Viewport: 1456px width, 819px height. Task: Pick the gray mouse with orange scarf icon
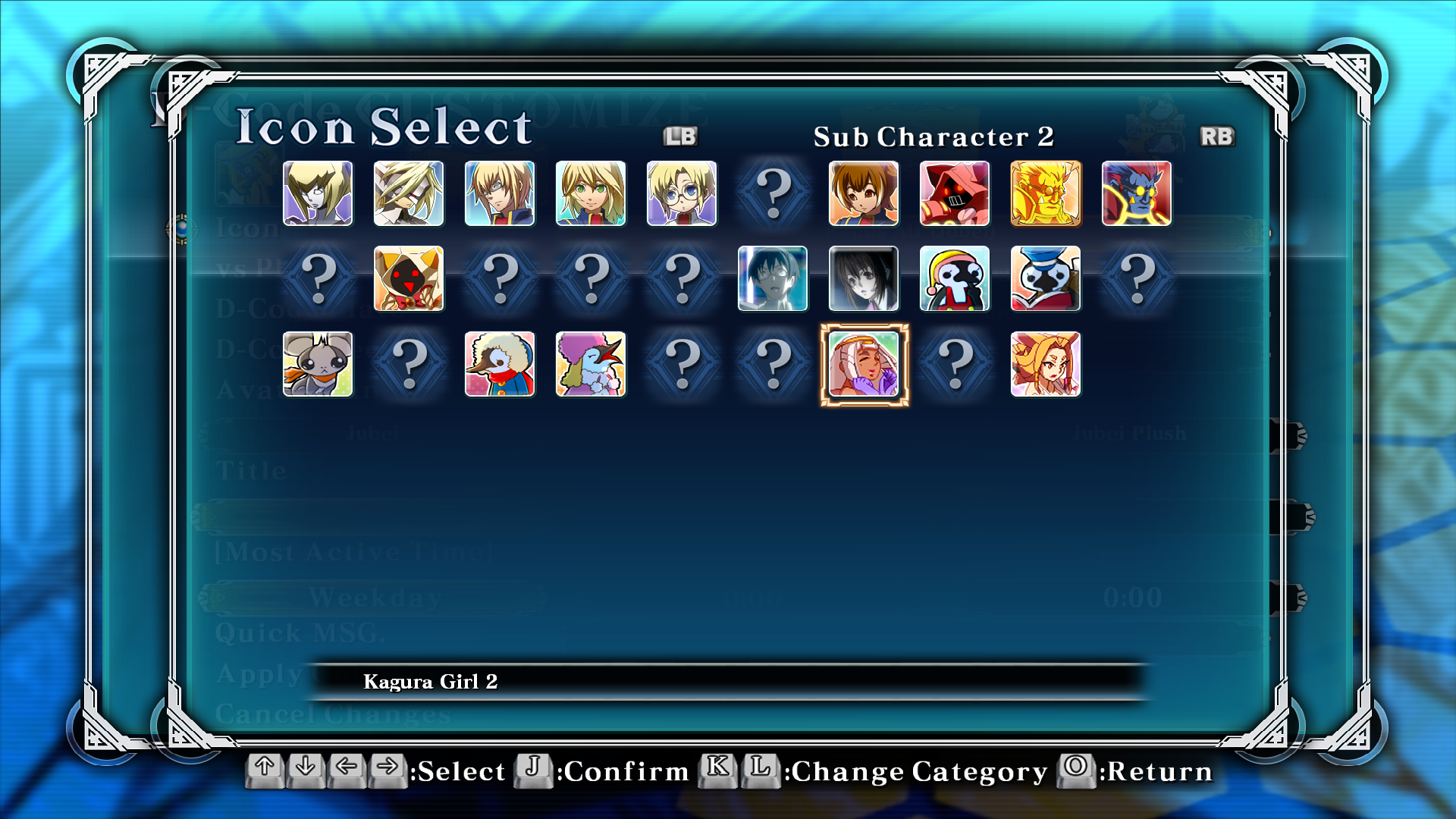pos(318,364)
